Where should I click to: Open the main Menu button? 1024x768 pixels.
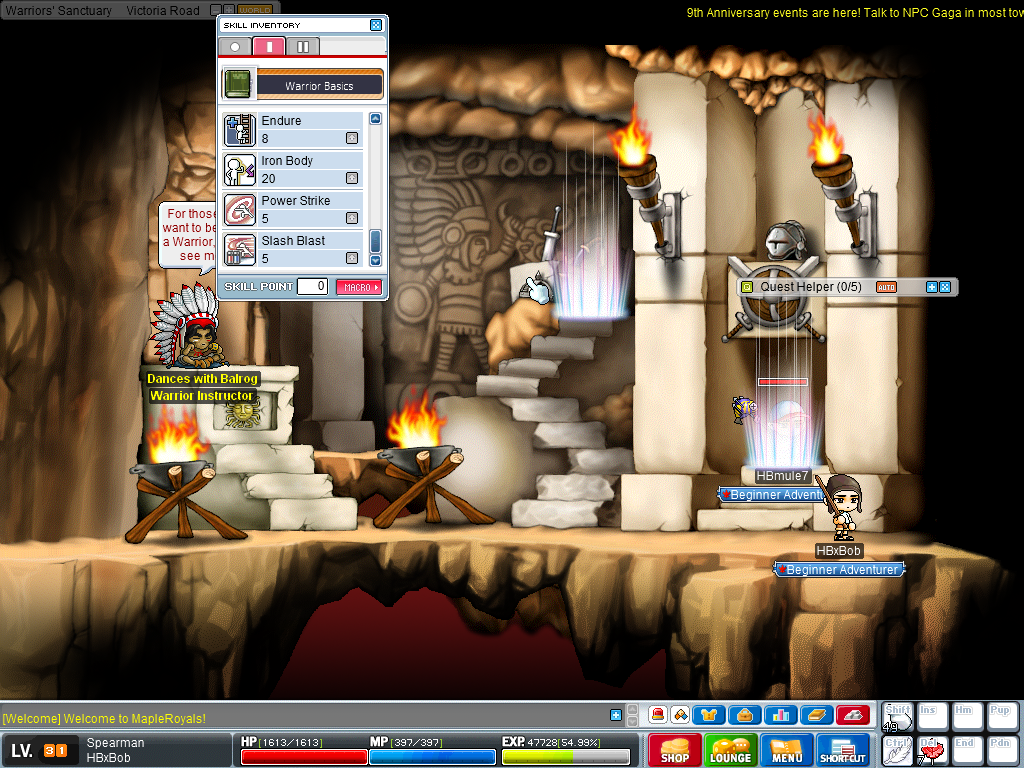tap(787, 750)
